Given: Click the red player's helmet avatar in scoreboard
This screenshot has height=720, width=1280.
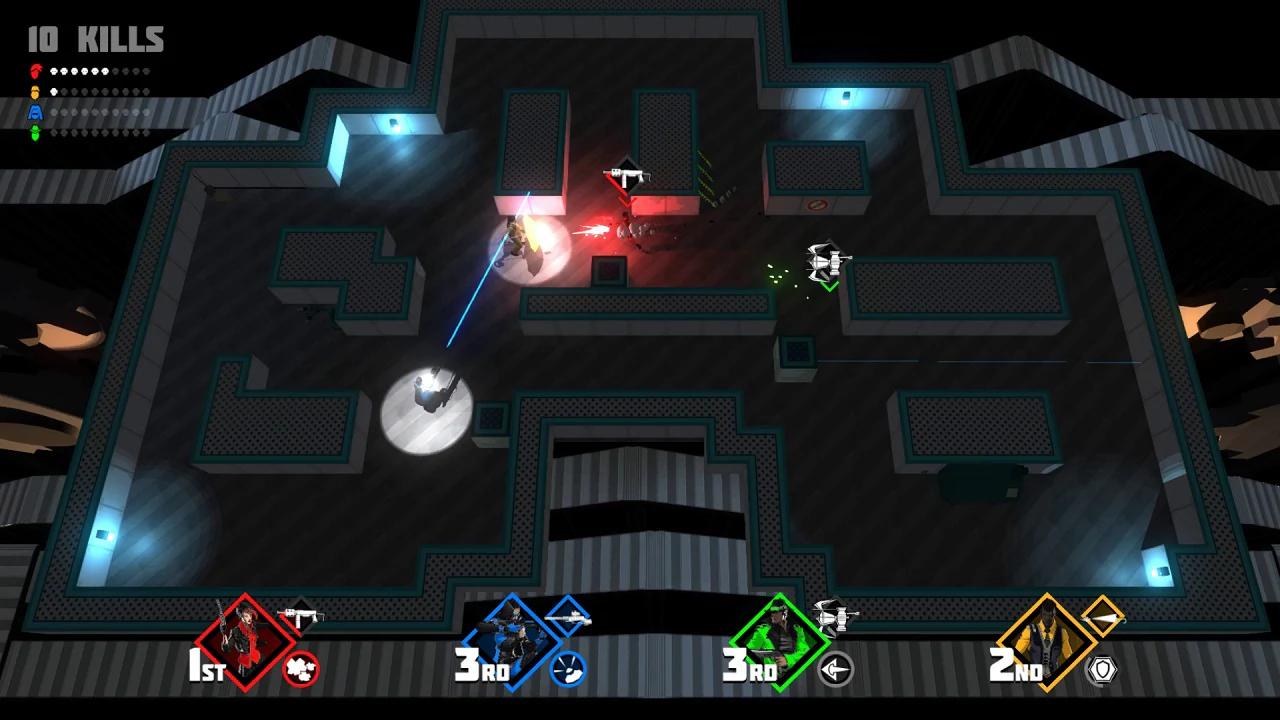Looking at the screenshot, I should [36, 71].
